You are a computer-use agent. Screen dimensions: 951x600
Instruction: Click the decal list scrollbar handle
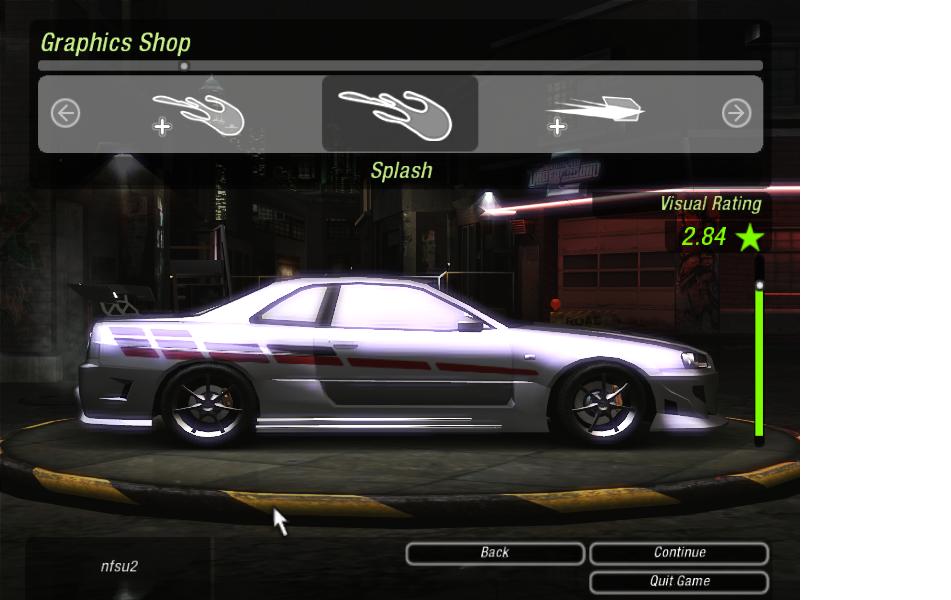184,66
